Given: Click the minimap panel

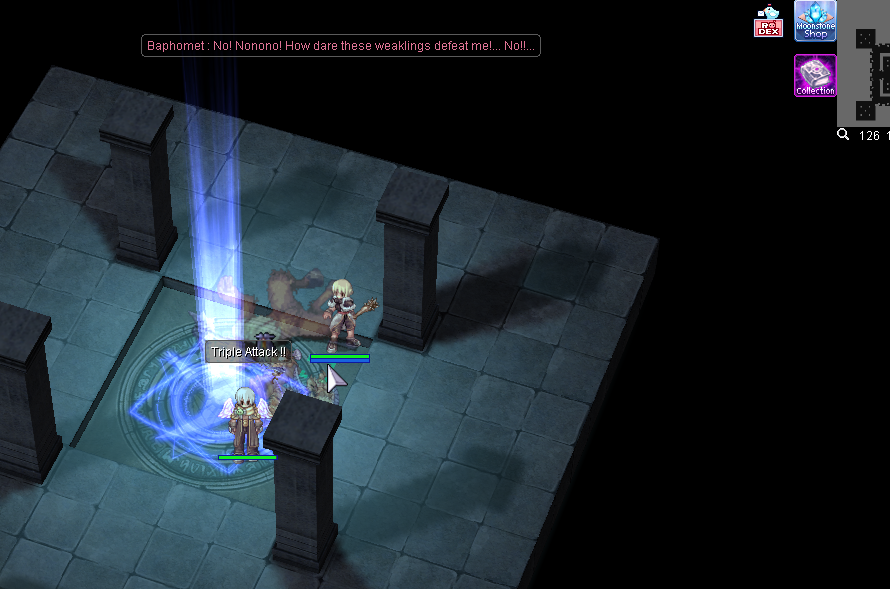Looking at the screenshot, I should 866,64.
